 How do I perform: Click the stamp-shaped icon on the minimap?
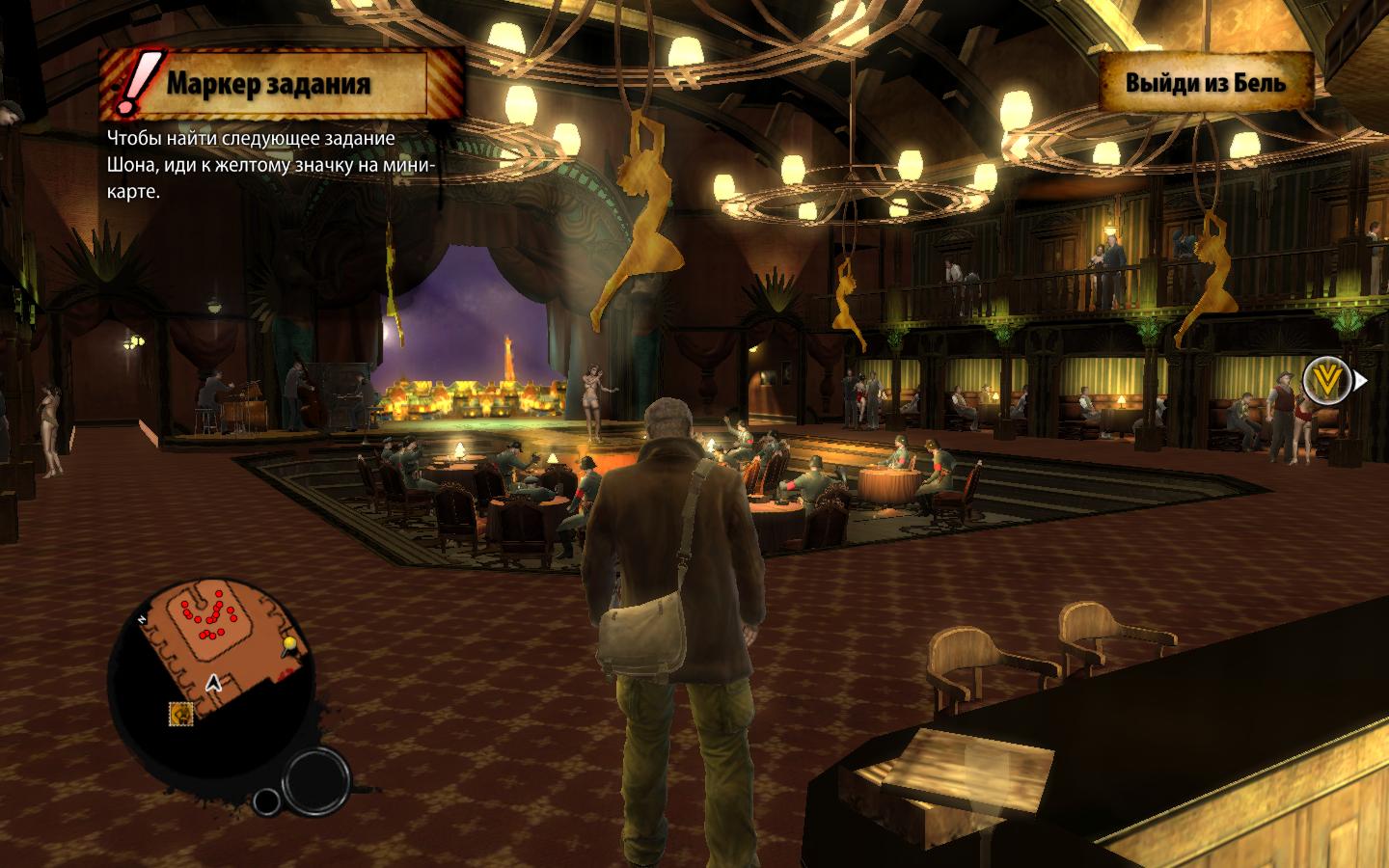click(x=180, y=713)
